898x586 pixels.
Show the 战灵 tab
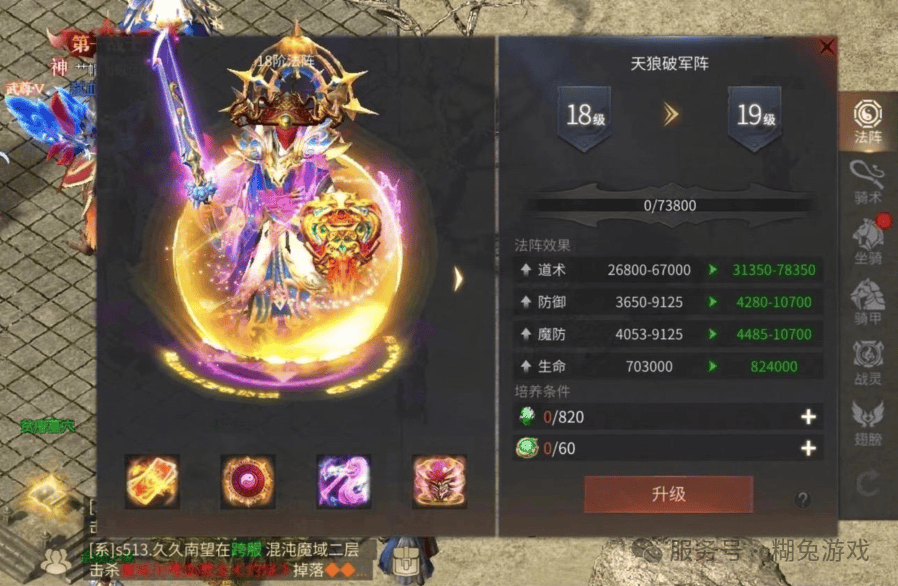click(x=866, y=360)
